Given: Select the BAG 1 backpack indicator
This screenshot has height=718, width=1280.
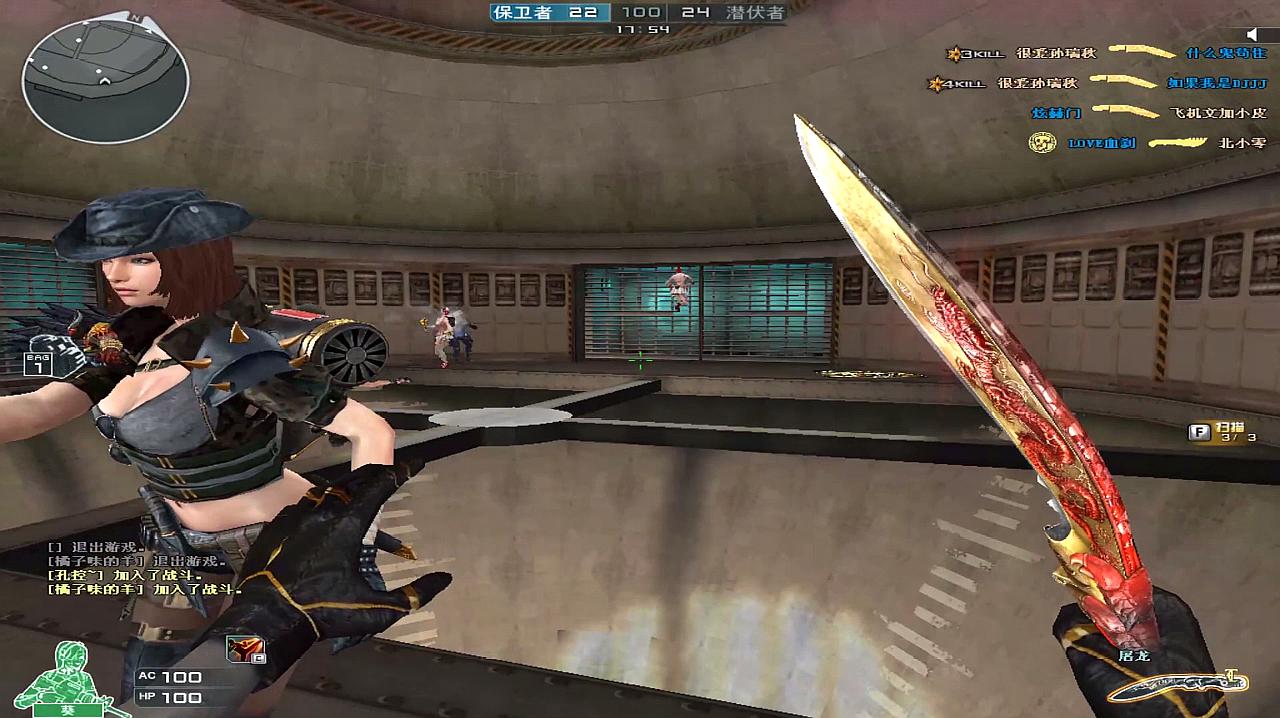Looking at the screenshot, I should [38, 363].
